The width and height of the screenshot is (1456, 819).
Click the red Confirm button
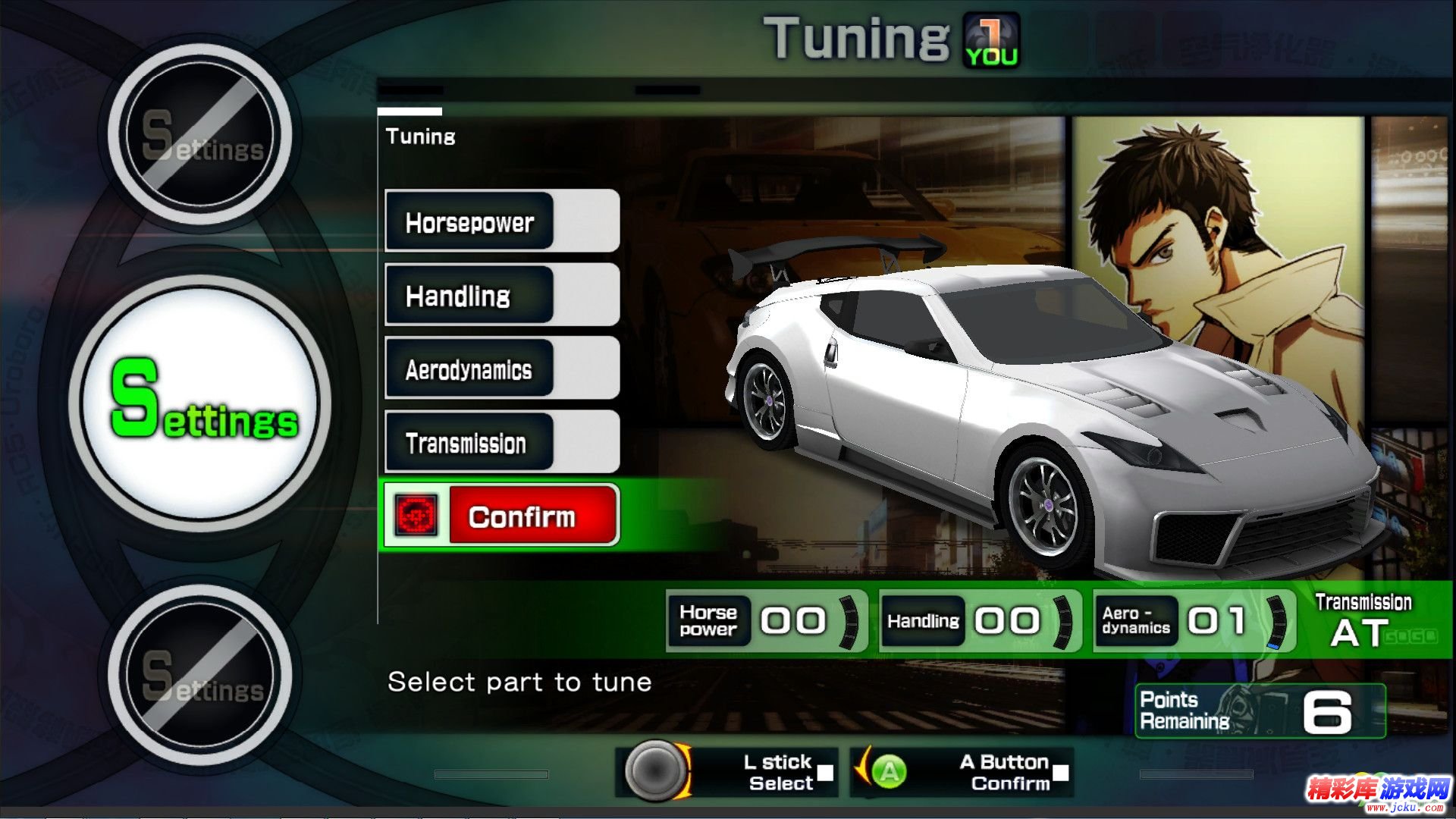522,516
